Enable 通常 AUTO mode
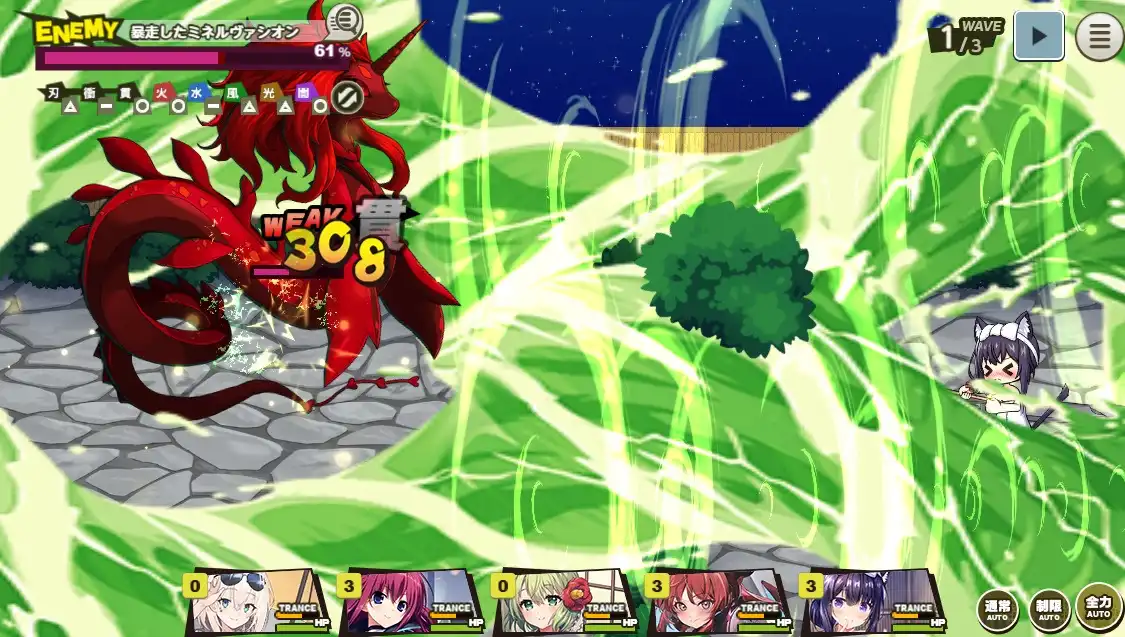 [998, 609]
